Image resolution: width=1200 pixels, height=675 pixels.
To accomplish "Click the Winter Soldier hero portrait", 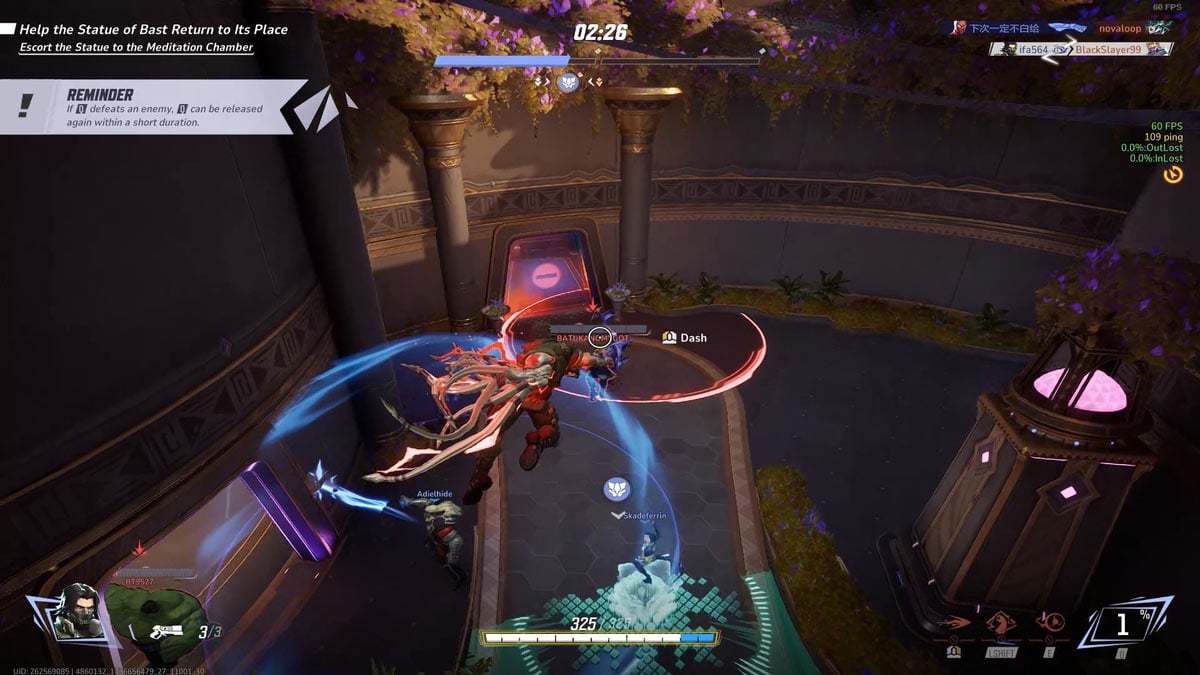I will click(x=75, y=612).
